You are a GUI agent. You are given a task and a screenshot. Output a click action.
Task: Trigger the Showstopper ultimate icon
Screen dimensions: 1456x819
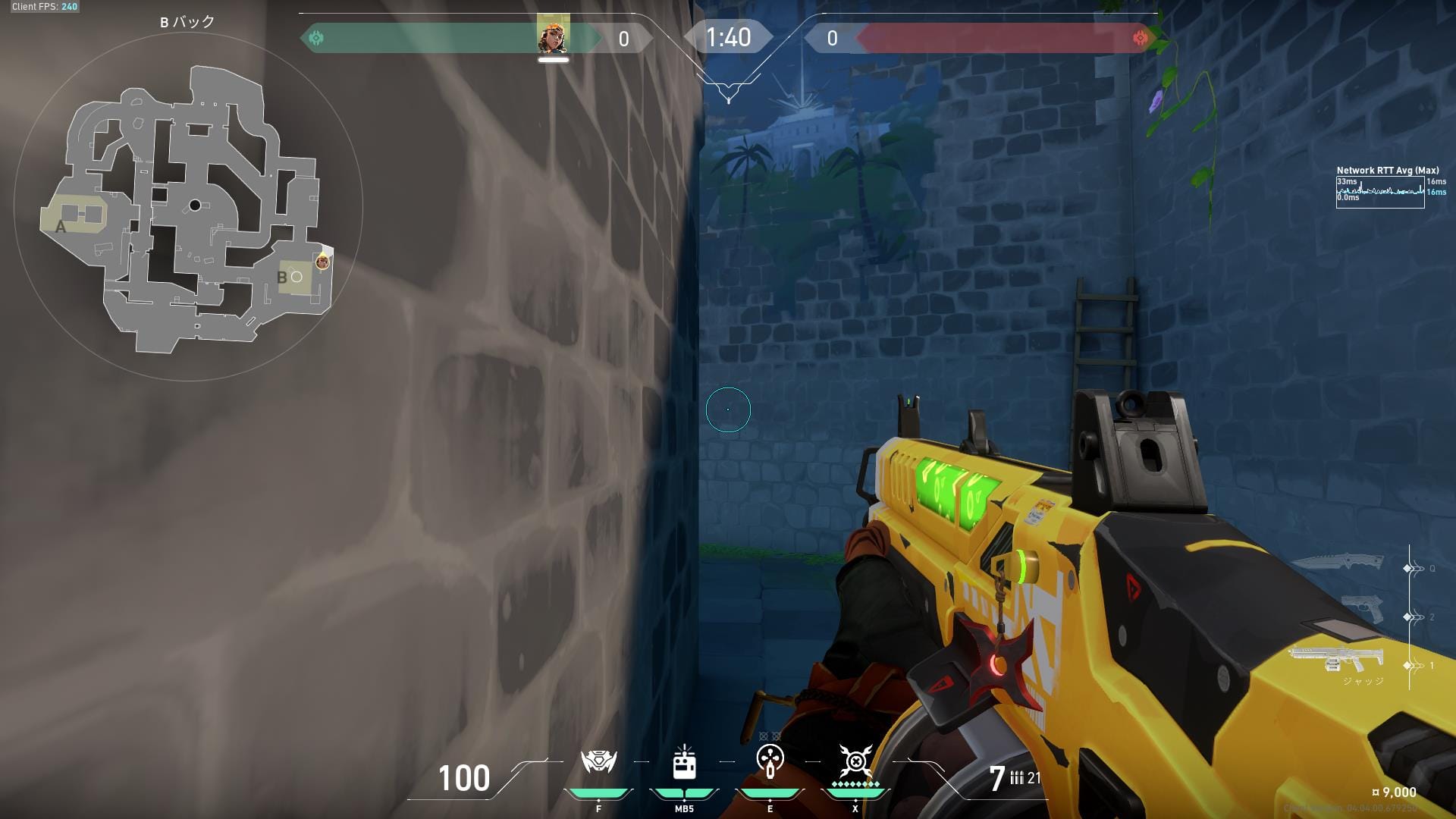click(855, 761)
